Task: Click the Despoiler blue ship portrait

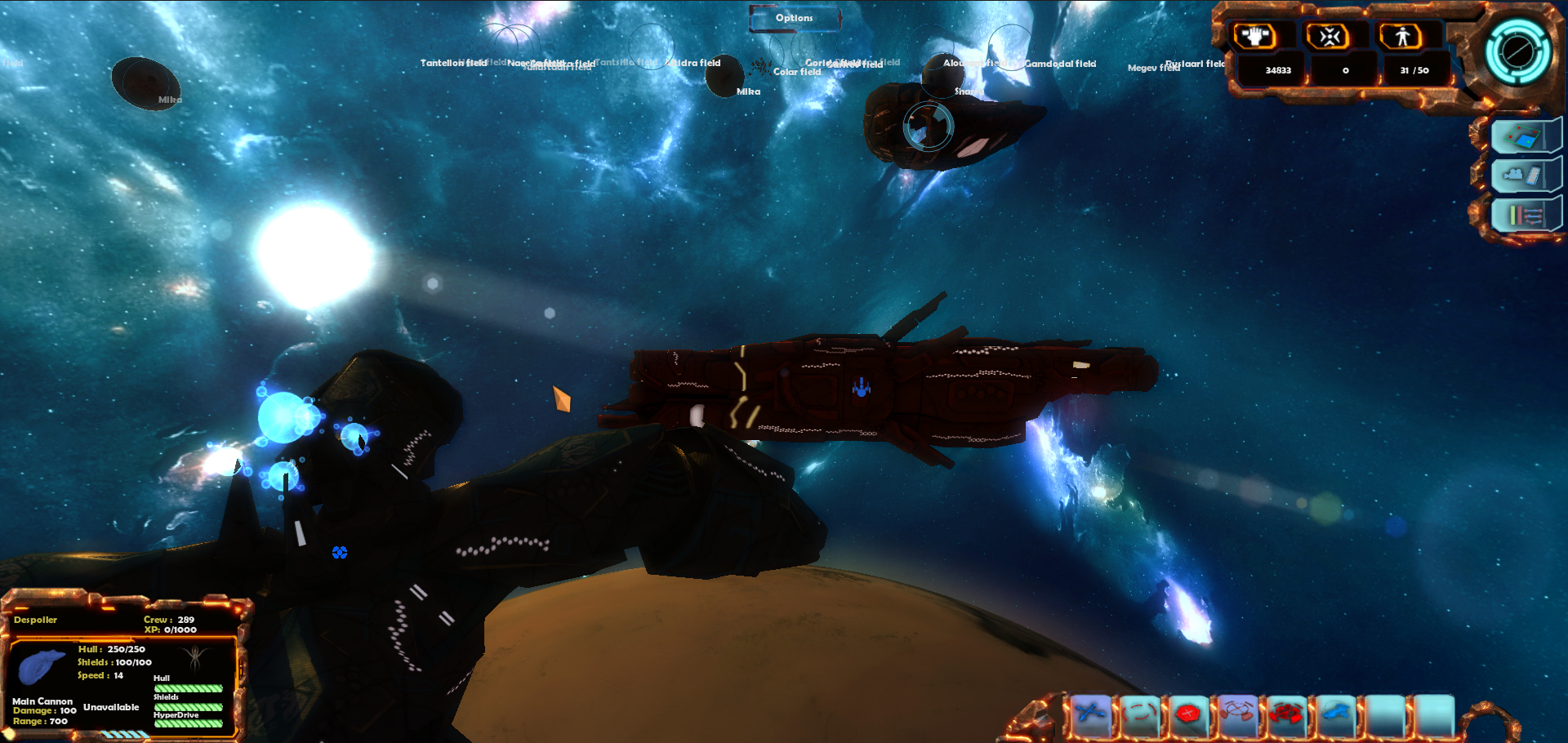Action: pyautogui.click(x=41, y=665)
